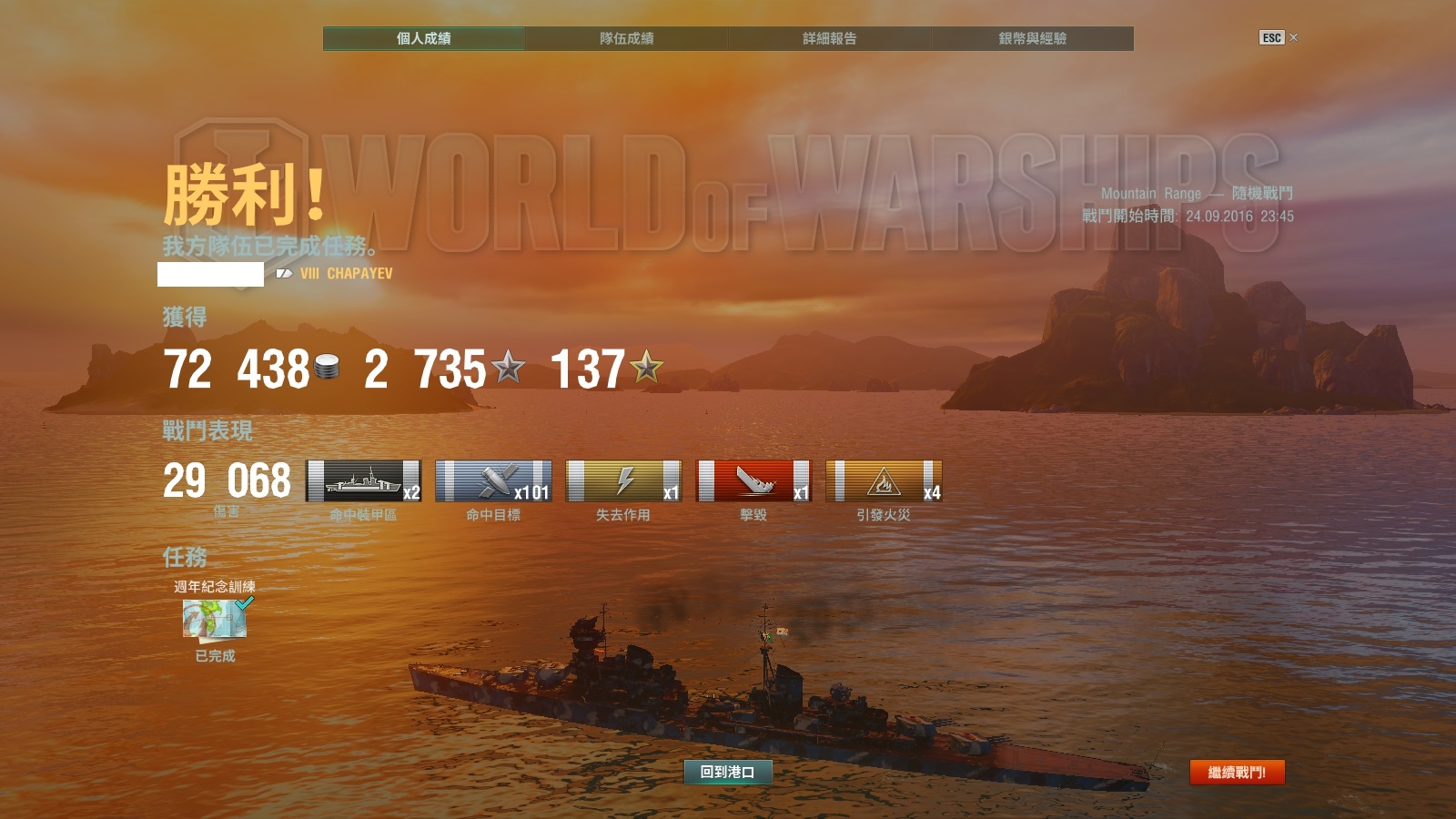Open the 週年紀念訓練 completed mission thumbnail
Viewport: 1456px width, 819px height.
coord(215,619)
